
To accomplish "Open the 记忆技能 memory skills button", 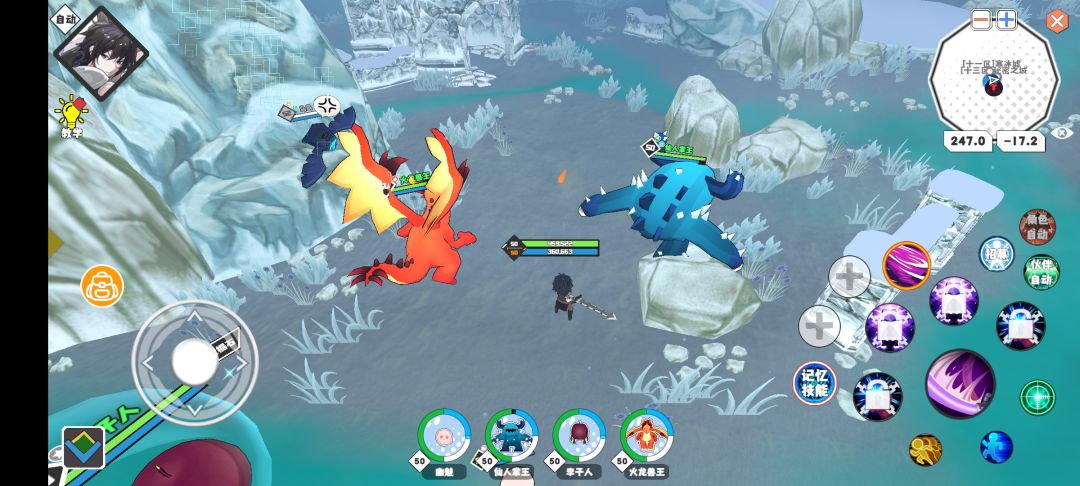I will [x=815, y=383].
